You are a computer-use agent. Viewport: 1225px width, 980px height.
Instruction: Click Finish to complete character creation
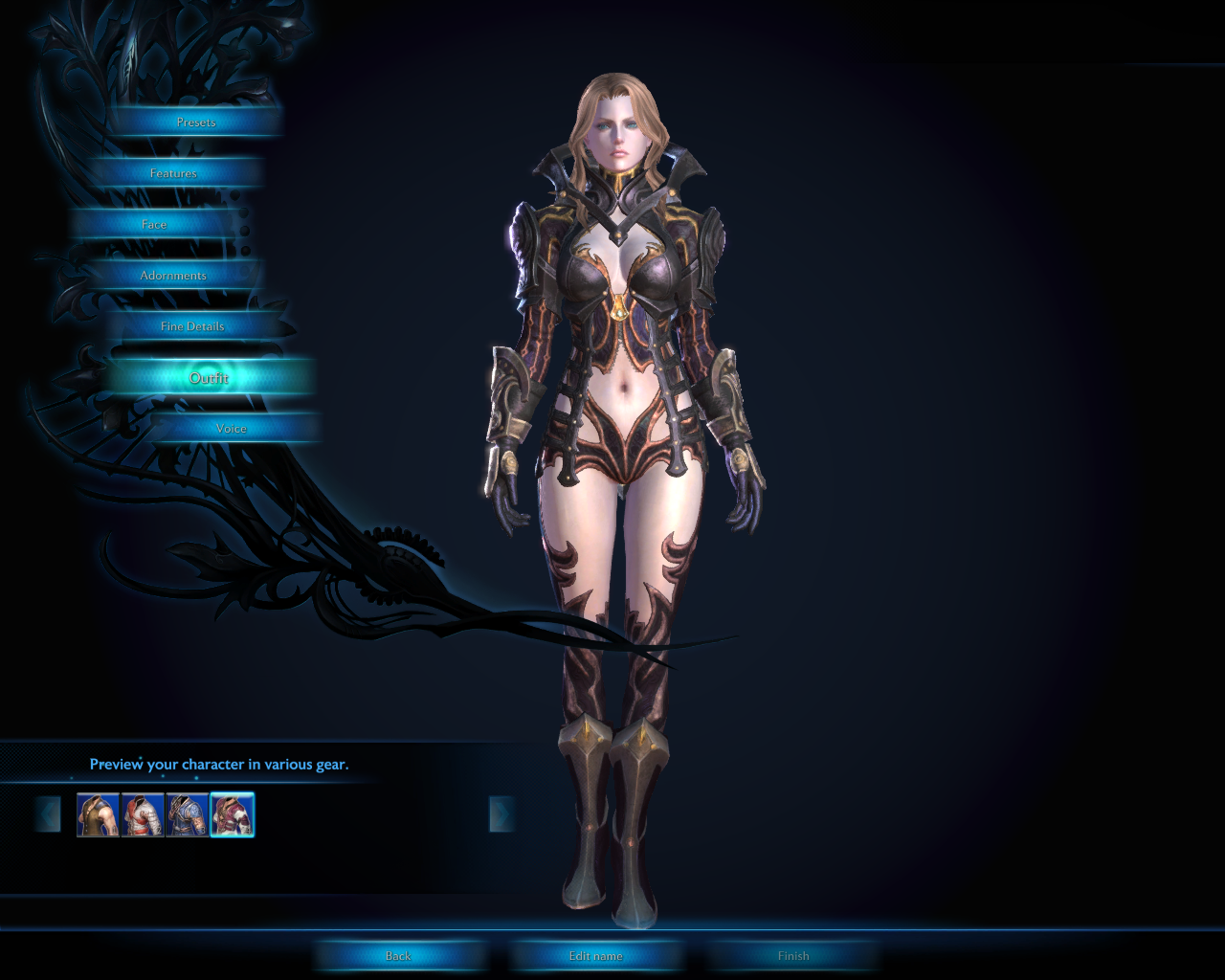(x=793, y=956)
